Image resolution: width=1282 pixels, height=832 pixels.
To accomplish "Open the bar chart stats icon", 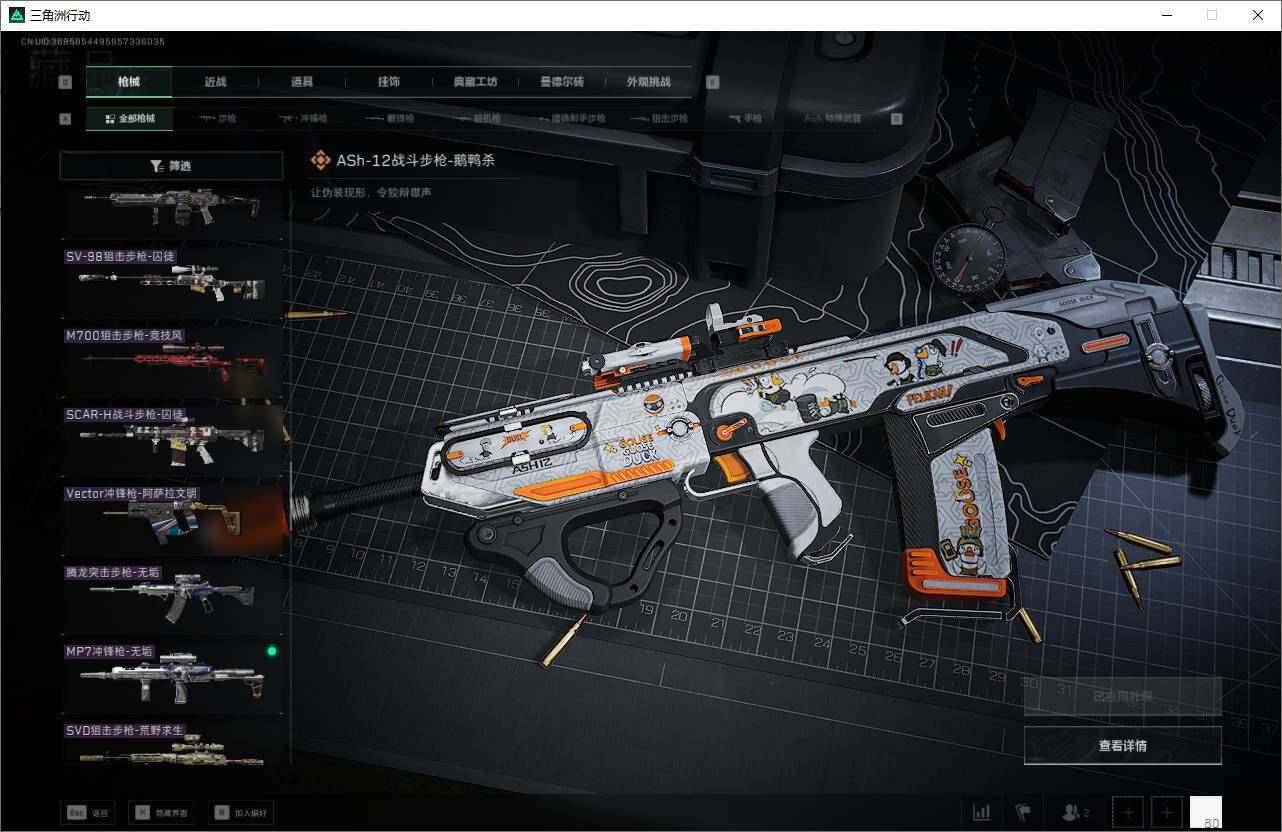I will click(982, 812).
